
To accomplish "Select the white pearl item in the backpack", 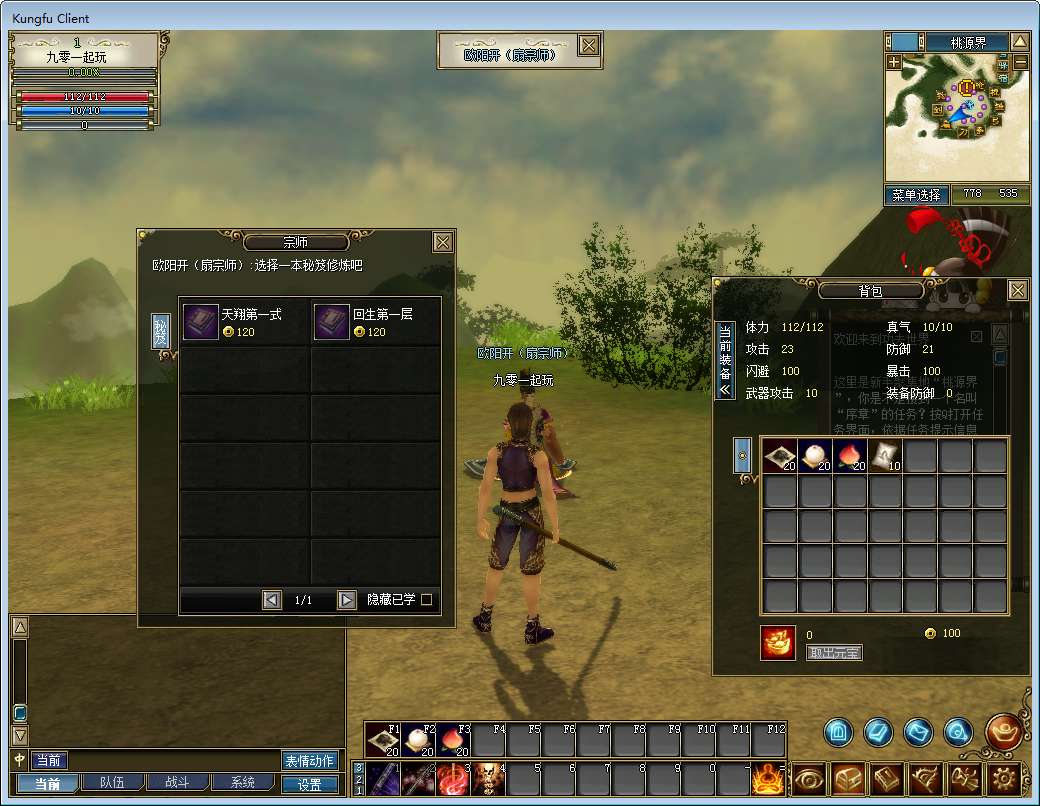I will coord(816,456).
